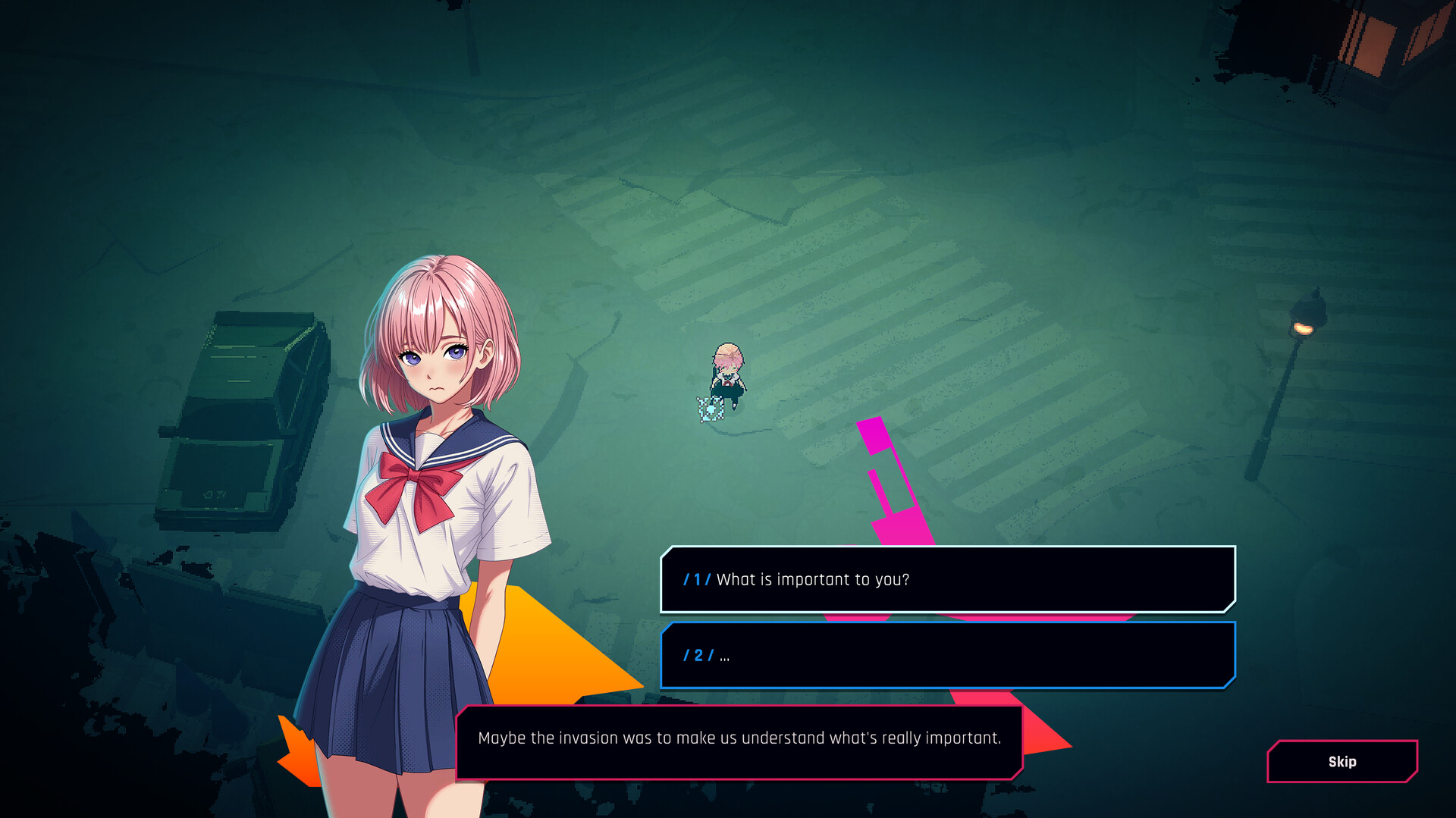Click the character's face in the portrait
Screen dimensions: 1456x818
point(436,356)
